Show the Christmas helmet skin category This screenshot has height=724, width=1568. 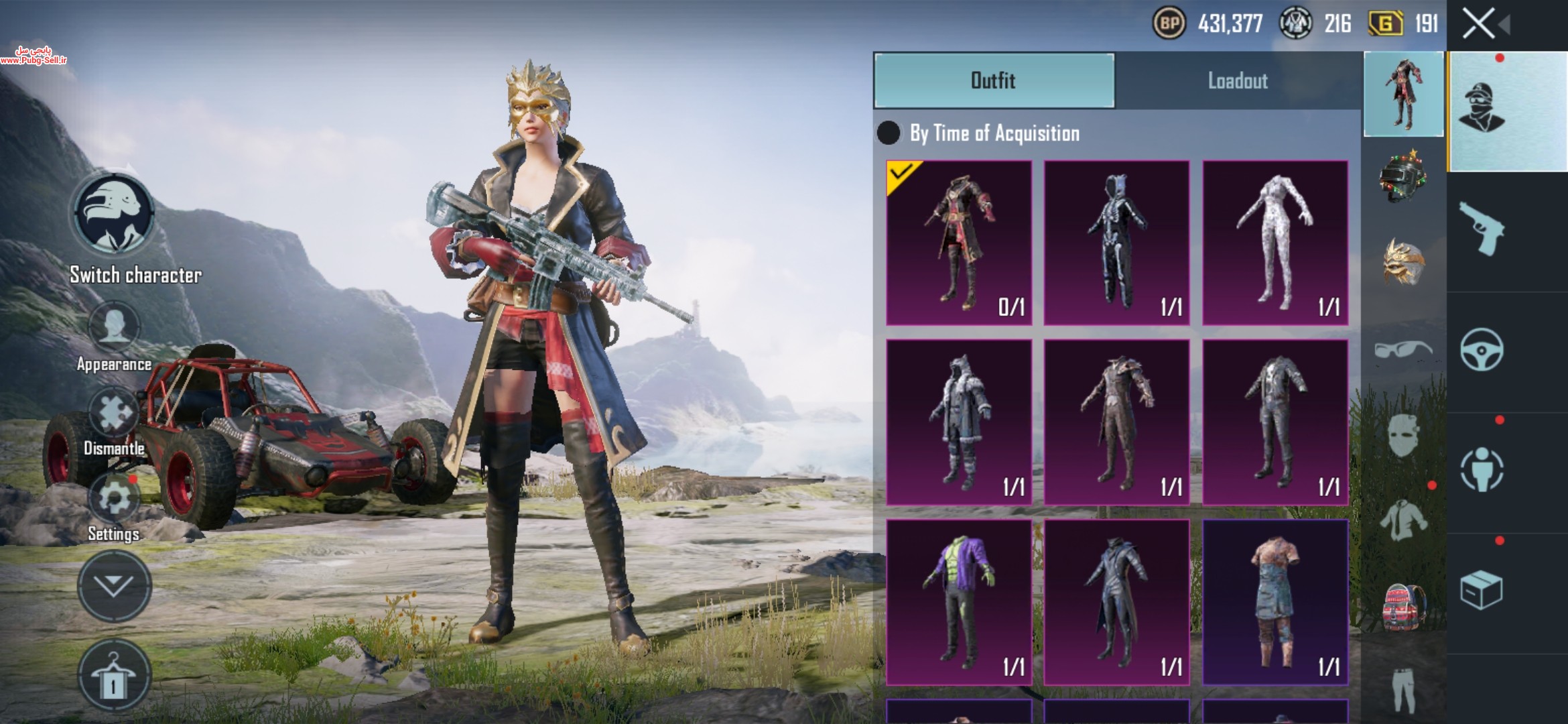coord(1403,176)
